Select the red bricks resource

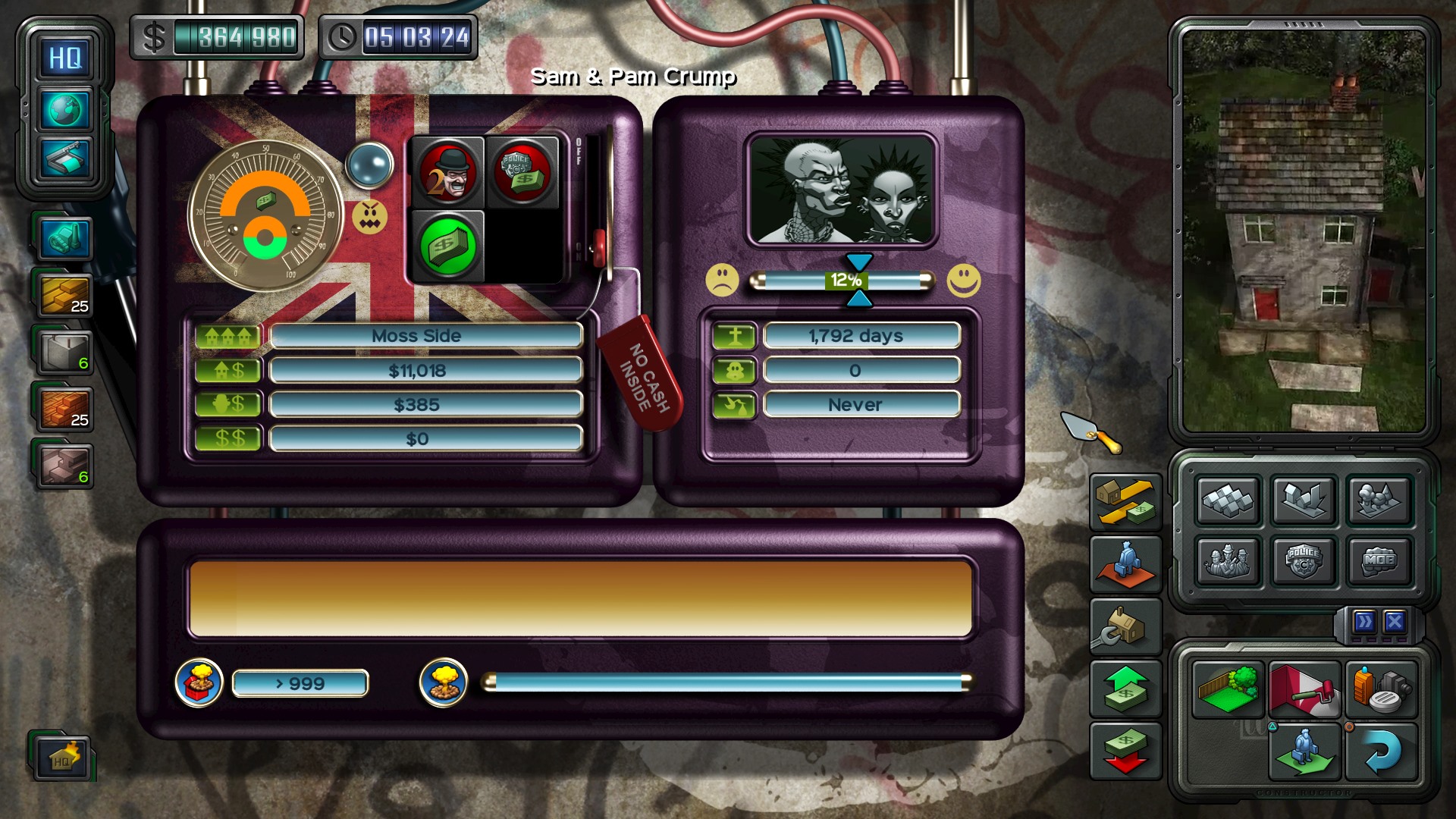[x=64, y=408]
